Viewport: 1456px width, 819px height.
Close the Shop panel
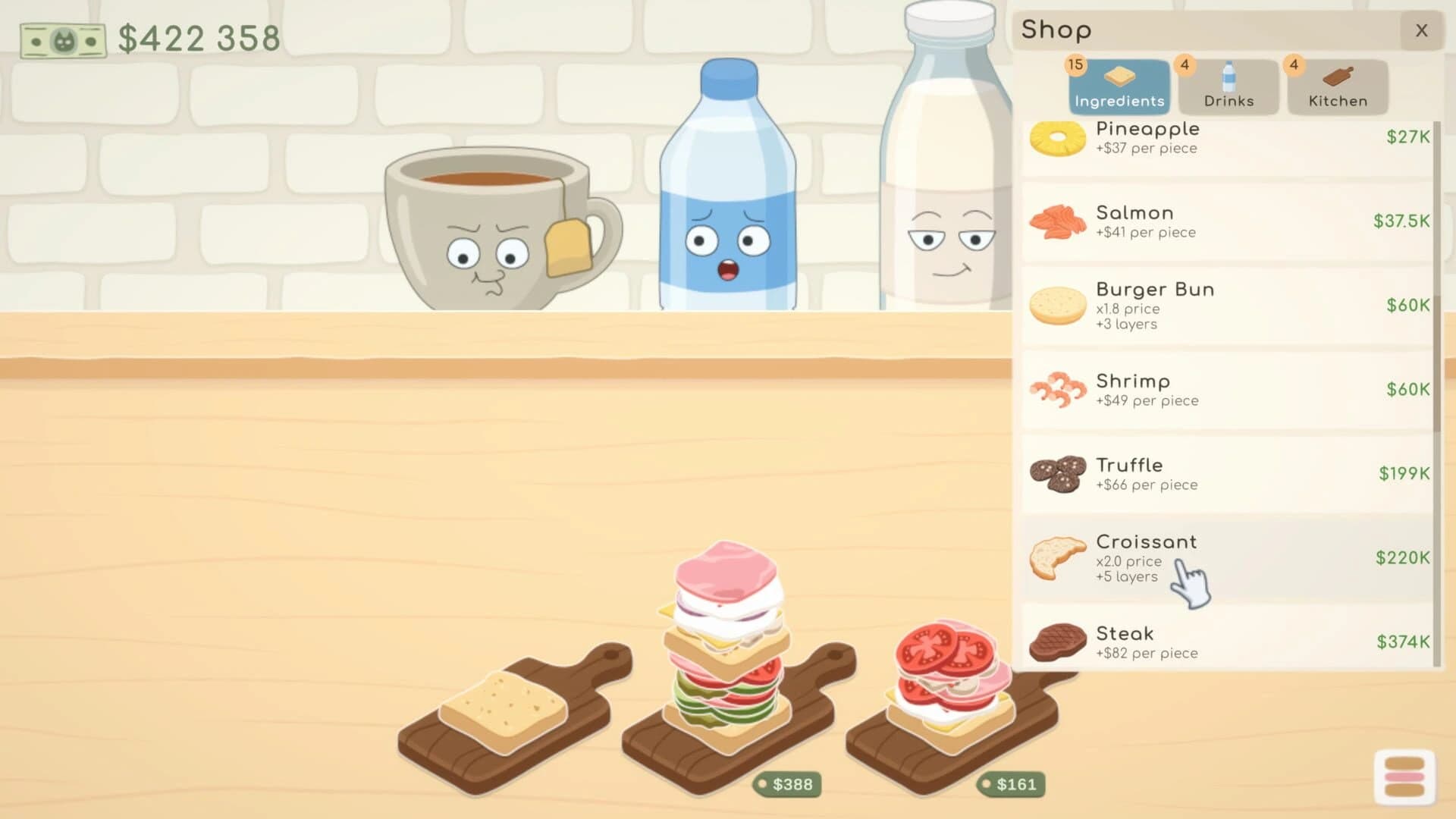pyautogui.click(x=1422, y=30)
